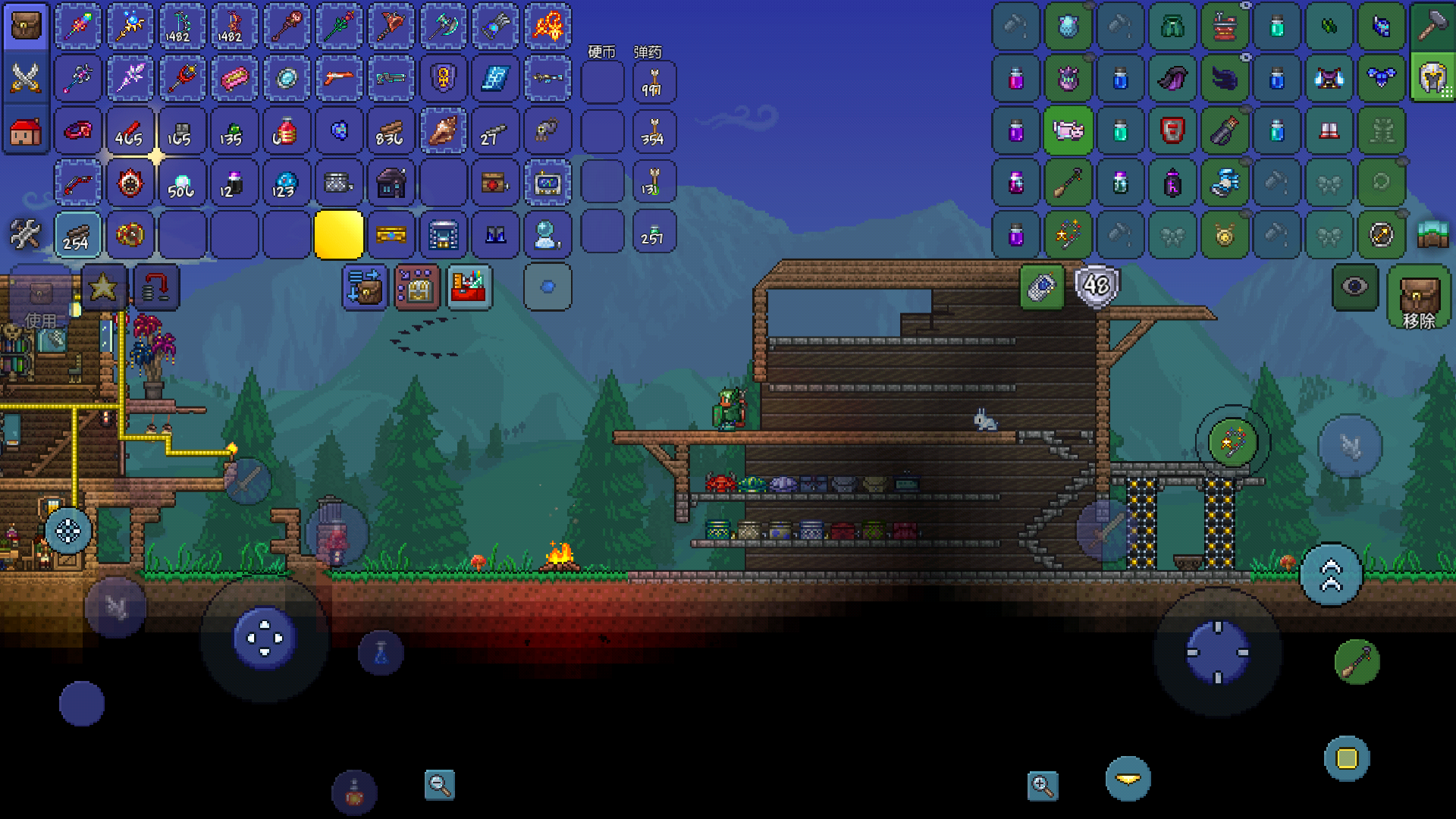Open the backpack inventory tab
This screenshot has width=1456, height=819.
pos(26,27)
